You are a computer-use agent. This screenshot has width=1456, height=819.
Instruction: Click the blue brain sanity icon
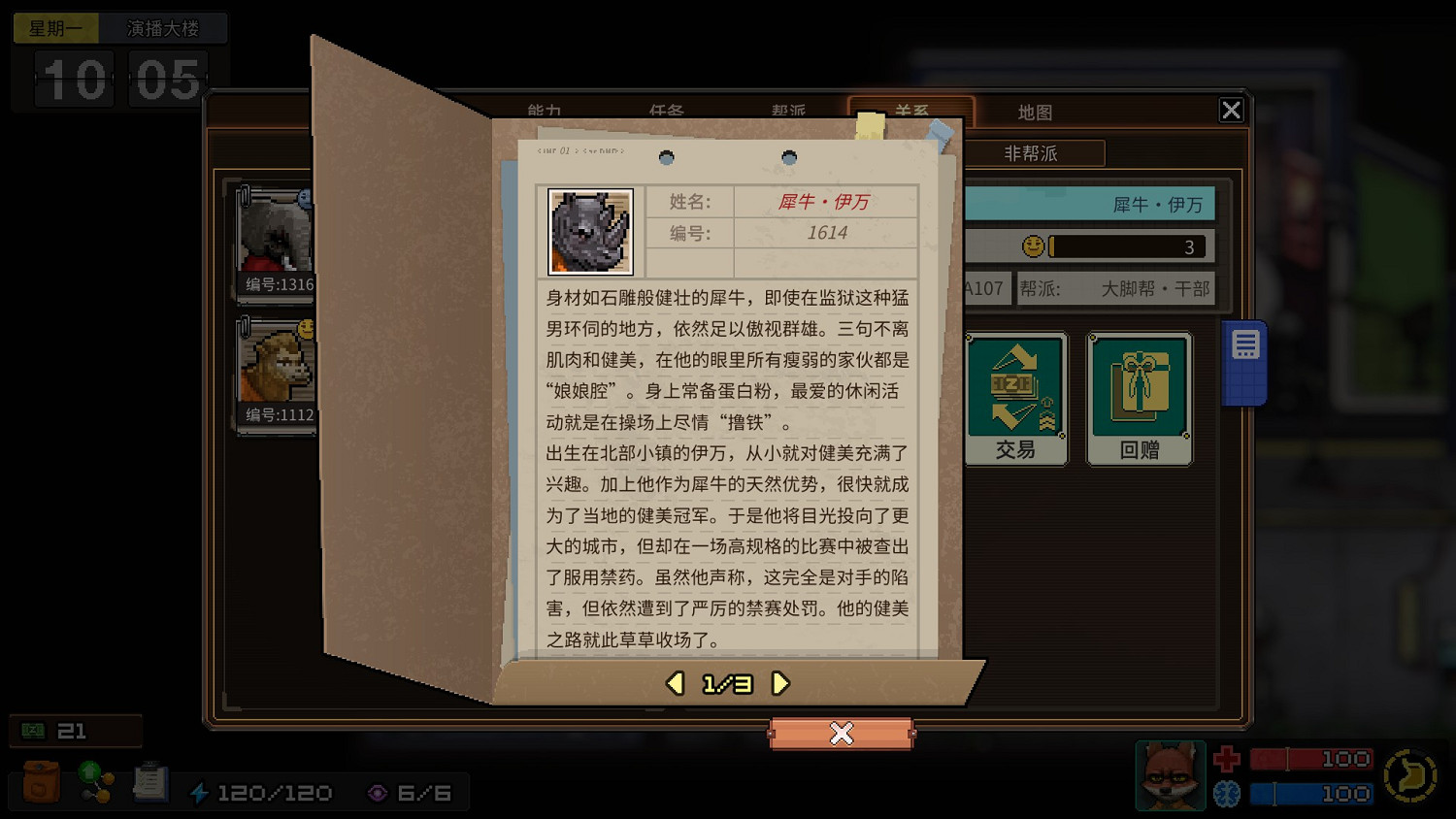[1225, 793]
